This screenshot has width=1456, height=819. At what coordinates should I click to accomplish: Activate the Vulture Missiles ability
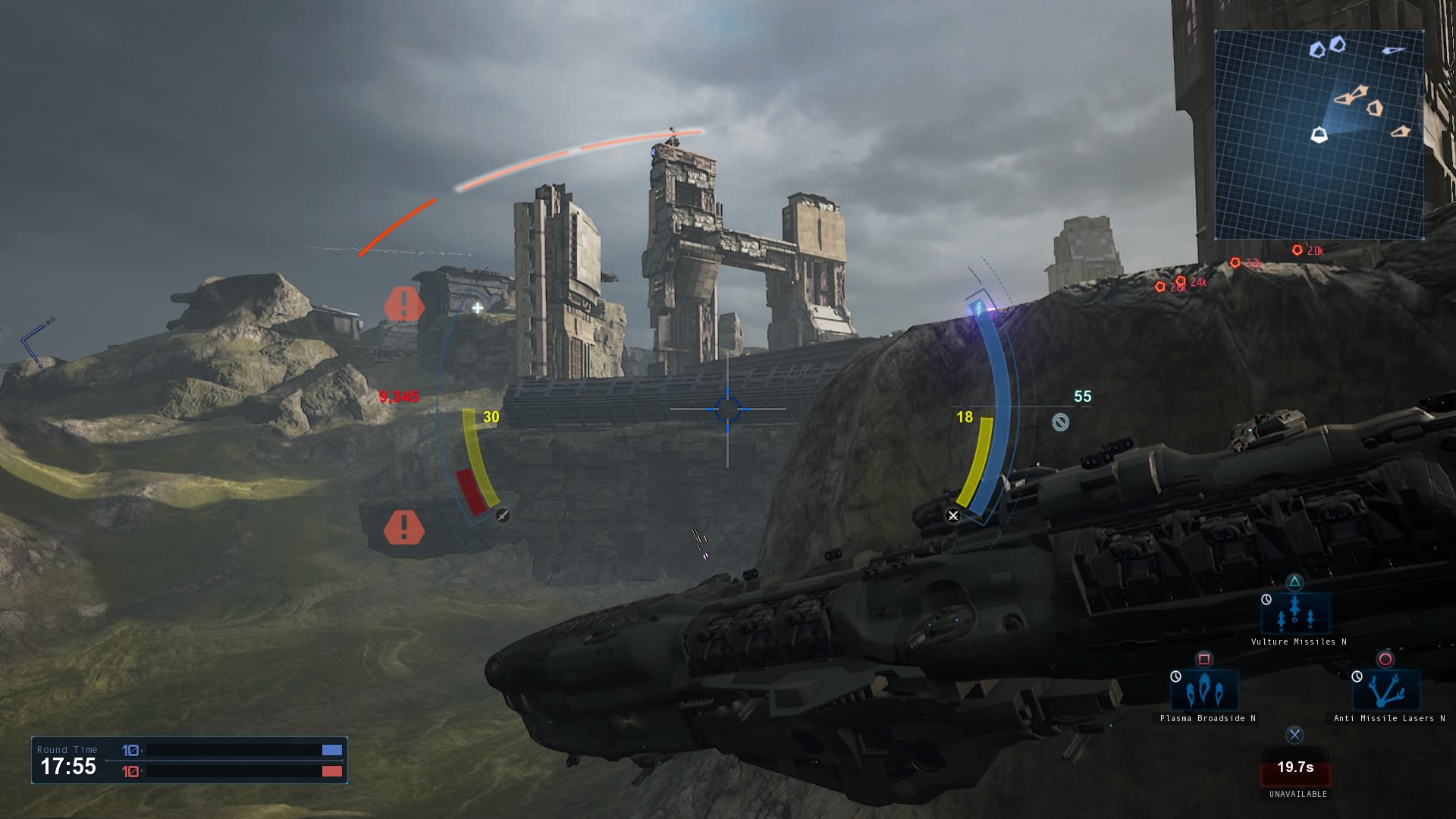(1295, 614)
